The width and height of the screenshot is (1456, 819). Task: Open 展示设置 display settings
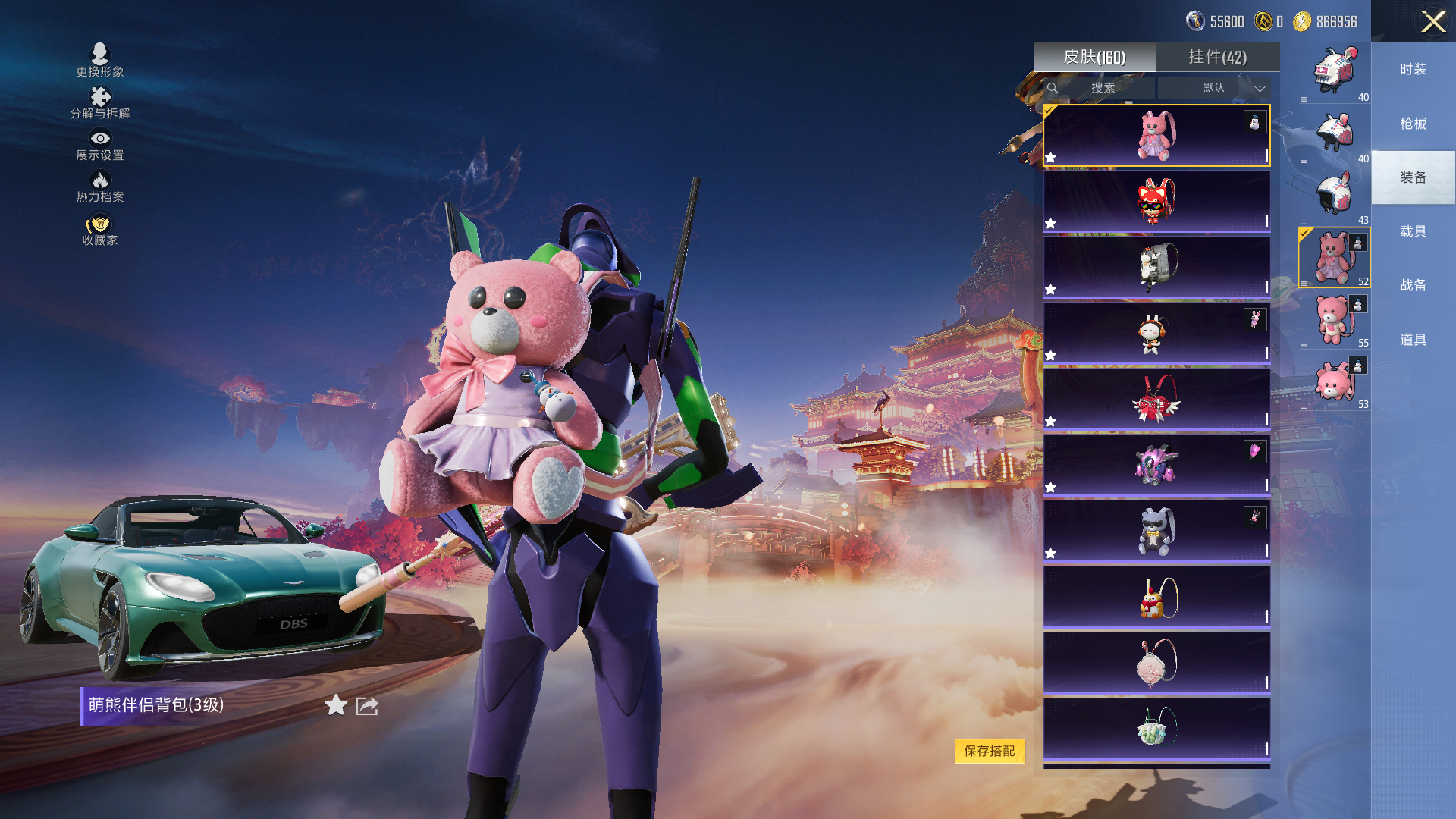point(100,144)
